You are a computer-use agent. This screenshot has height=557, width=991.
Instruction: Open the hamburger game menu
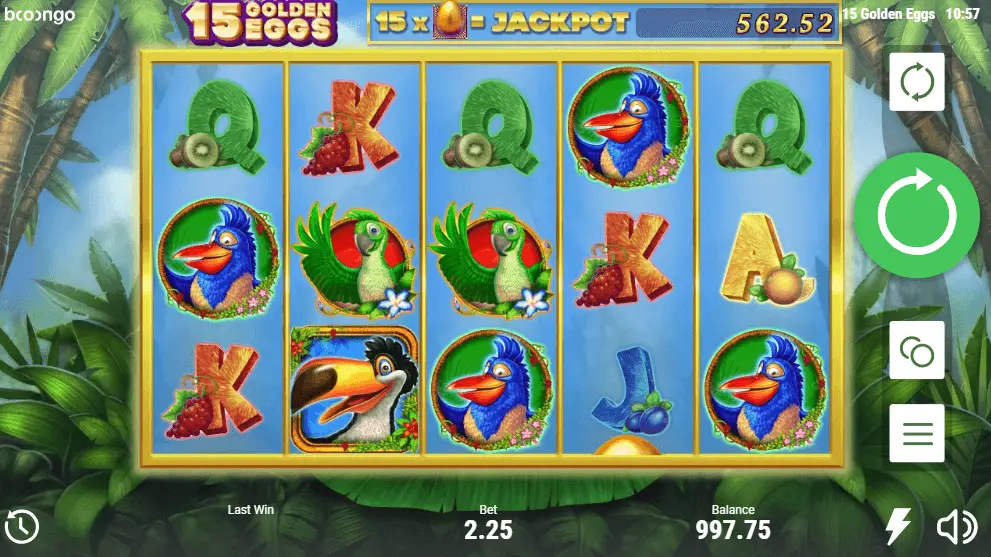click(x=916, y=434)
